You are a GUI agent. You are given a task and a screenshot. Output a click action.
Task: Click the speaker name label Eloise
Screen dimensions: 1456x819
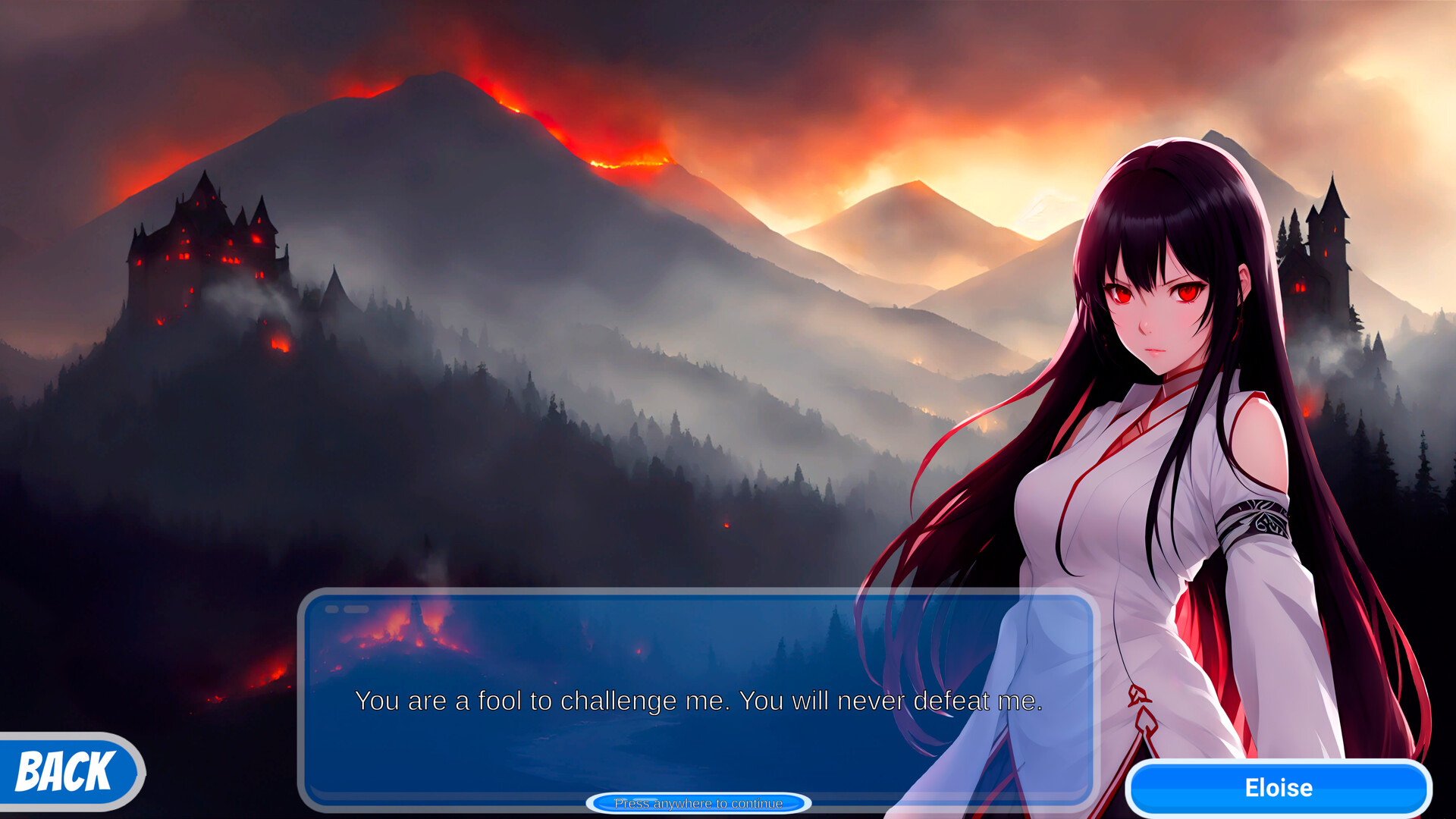pyautogui.click(x=1279, y=786)
